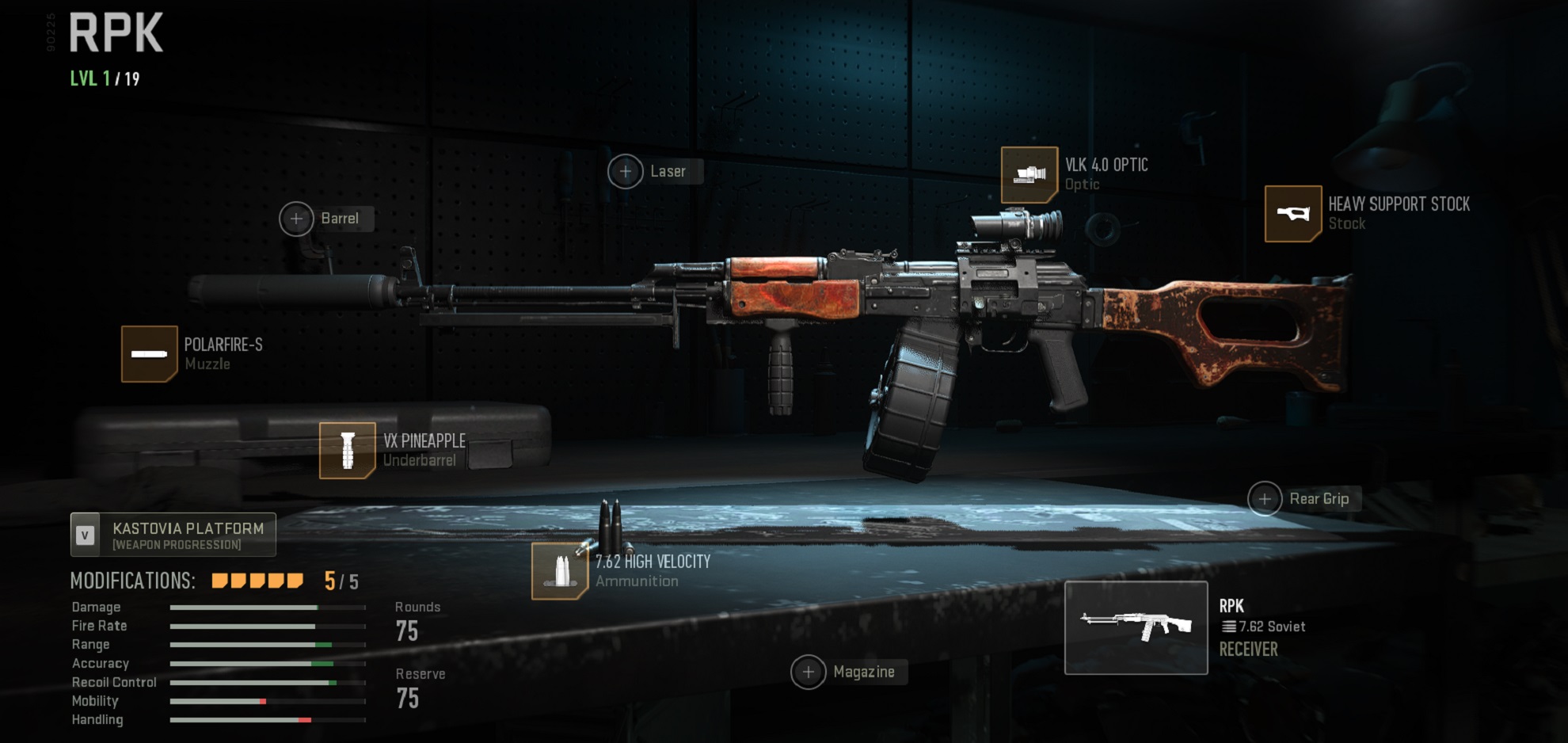Choose the 7.62 High Velocity ammunition slot
The width and height of the screenshot is (1568, 743).
click(560, 571)
